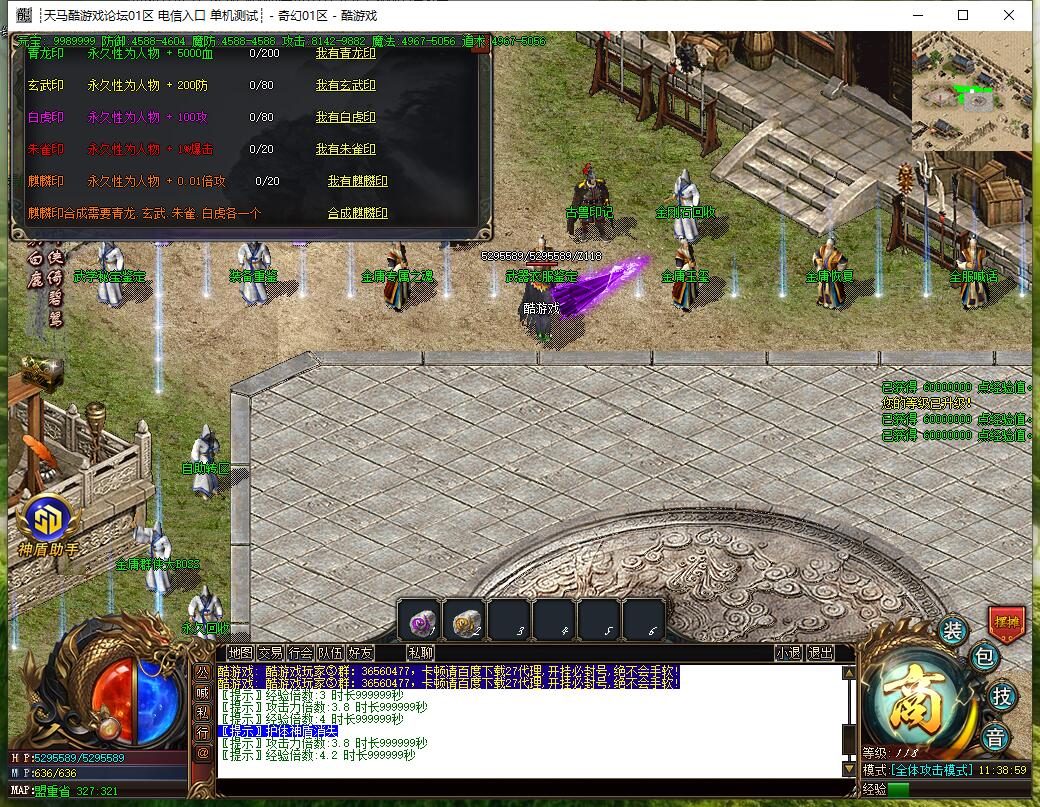The width and height of the screenshot is (1040, 807).
Task: Click the 小退 logout button
Action: pyautogui.click(x=788, y=653)
